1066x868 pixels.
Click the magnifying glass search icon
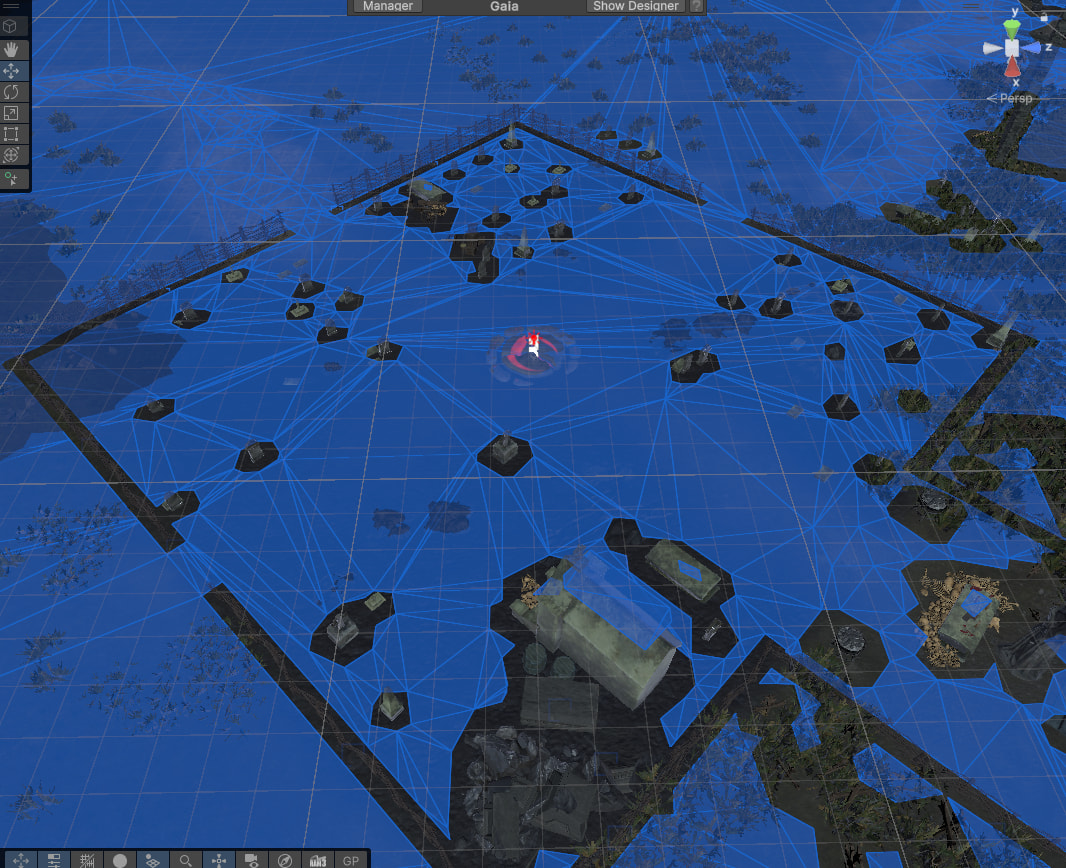pyautogui.click(x=186, y=860)
